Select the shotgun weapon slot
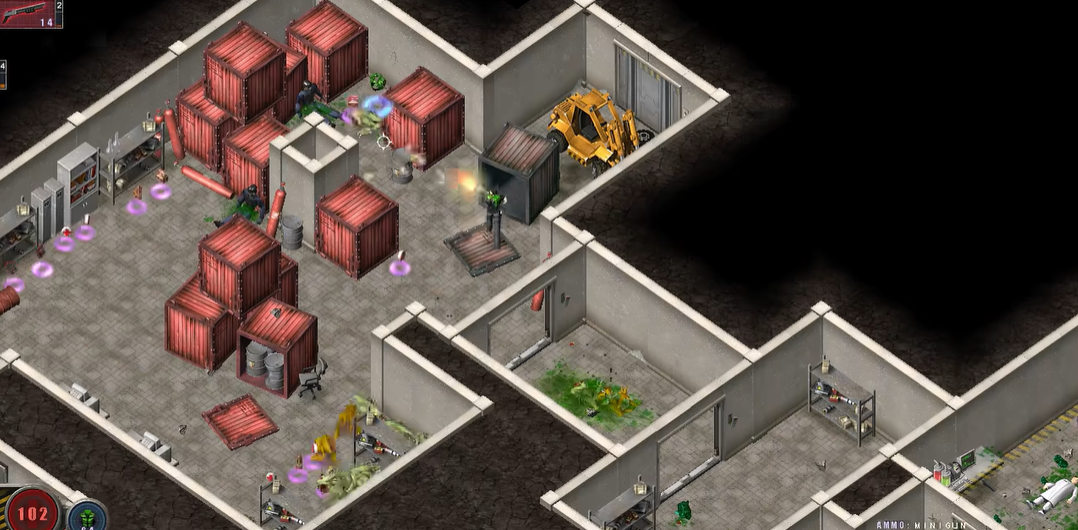The height and width of the screenshot is (530, 1078). coord(30,14)
